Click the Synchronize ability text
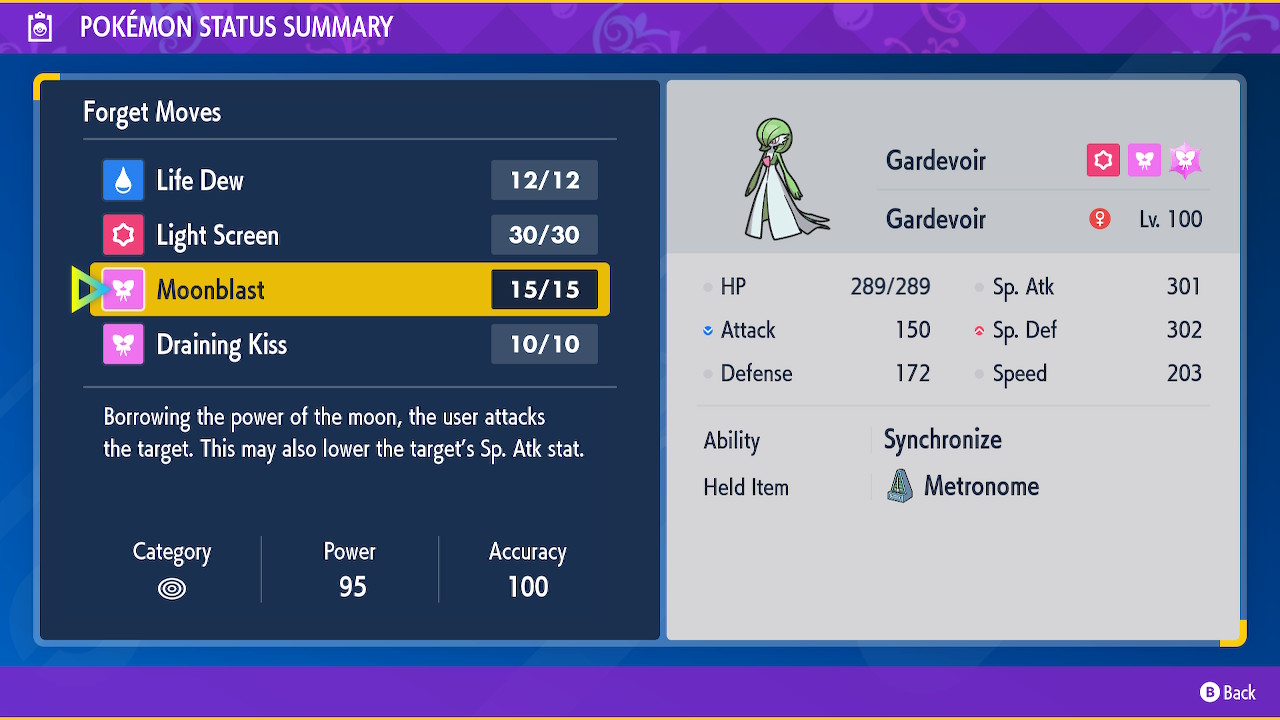Screen dimensions: 1280x720 pyautogui.click(x=942, y=440)
